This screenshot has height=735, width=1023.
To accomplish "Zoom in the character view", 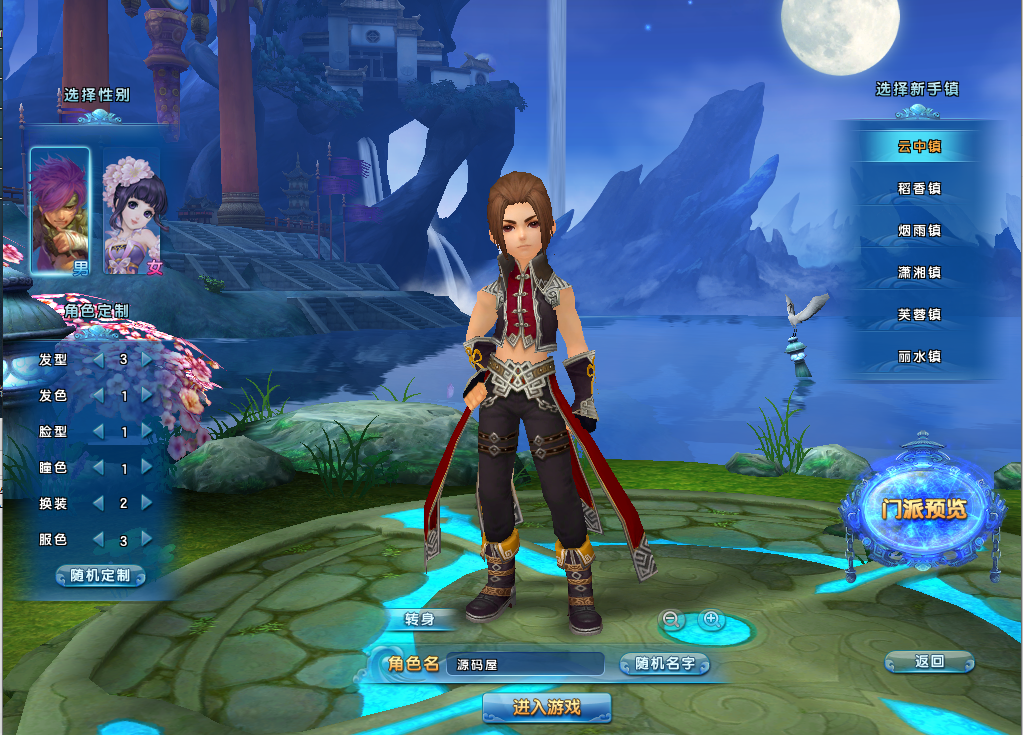I will click(711, 620).
